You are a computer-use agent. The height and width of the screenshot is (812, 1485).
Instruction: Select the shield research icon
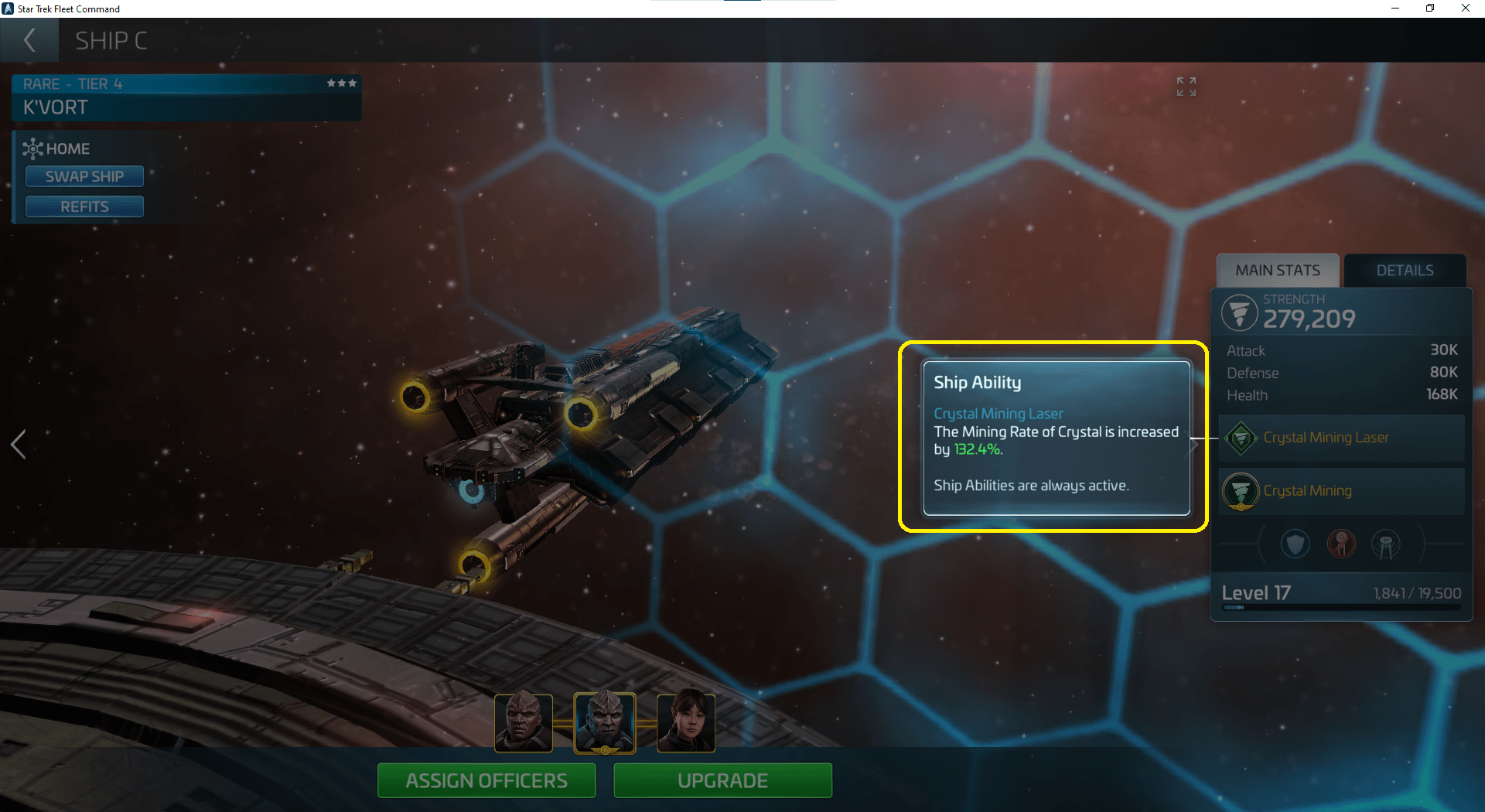tap(1296, 544)
